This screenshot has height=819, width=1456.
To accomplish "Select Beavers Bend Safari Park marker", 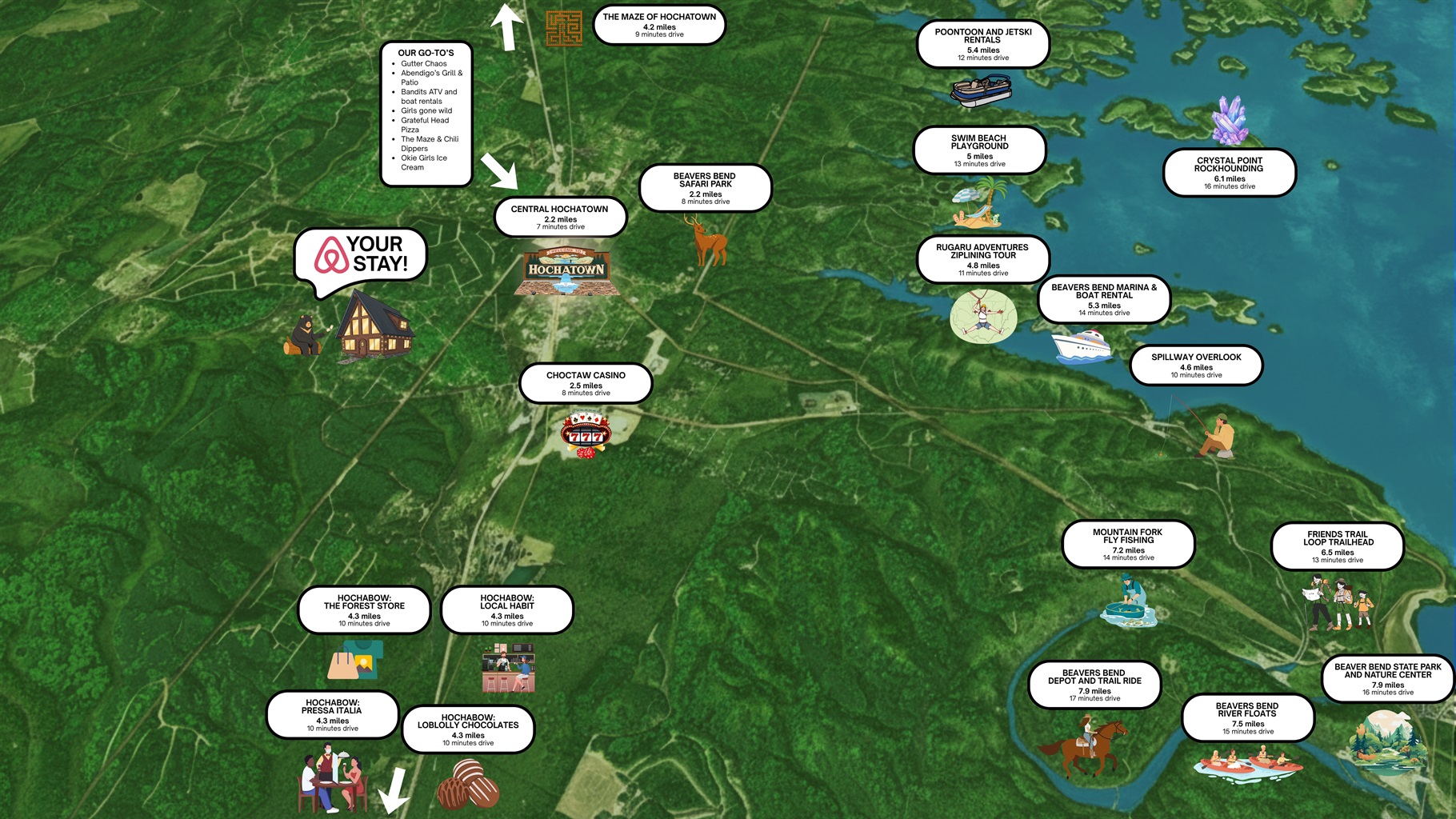I will coord(705,188).
